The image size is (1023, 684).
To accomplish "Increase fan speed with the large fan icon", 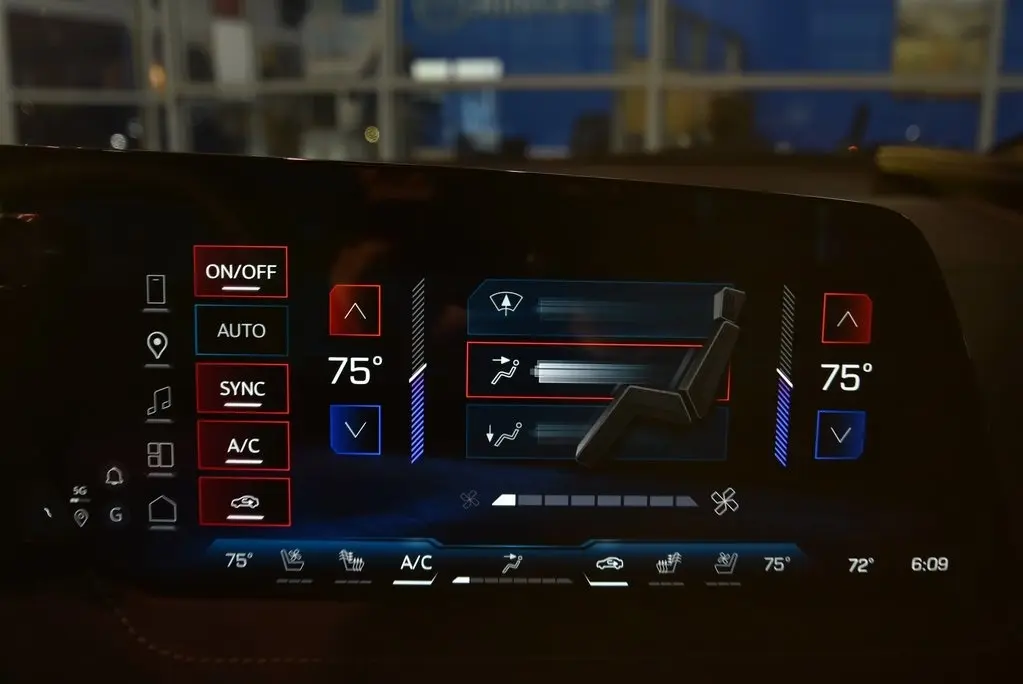I will pyautogui.click(x=725, y=501).
